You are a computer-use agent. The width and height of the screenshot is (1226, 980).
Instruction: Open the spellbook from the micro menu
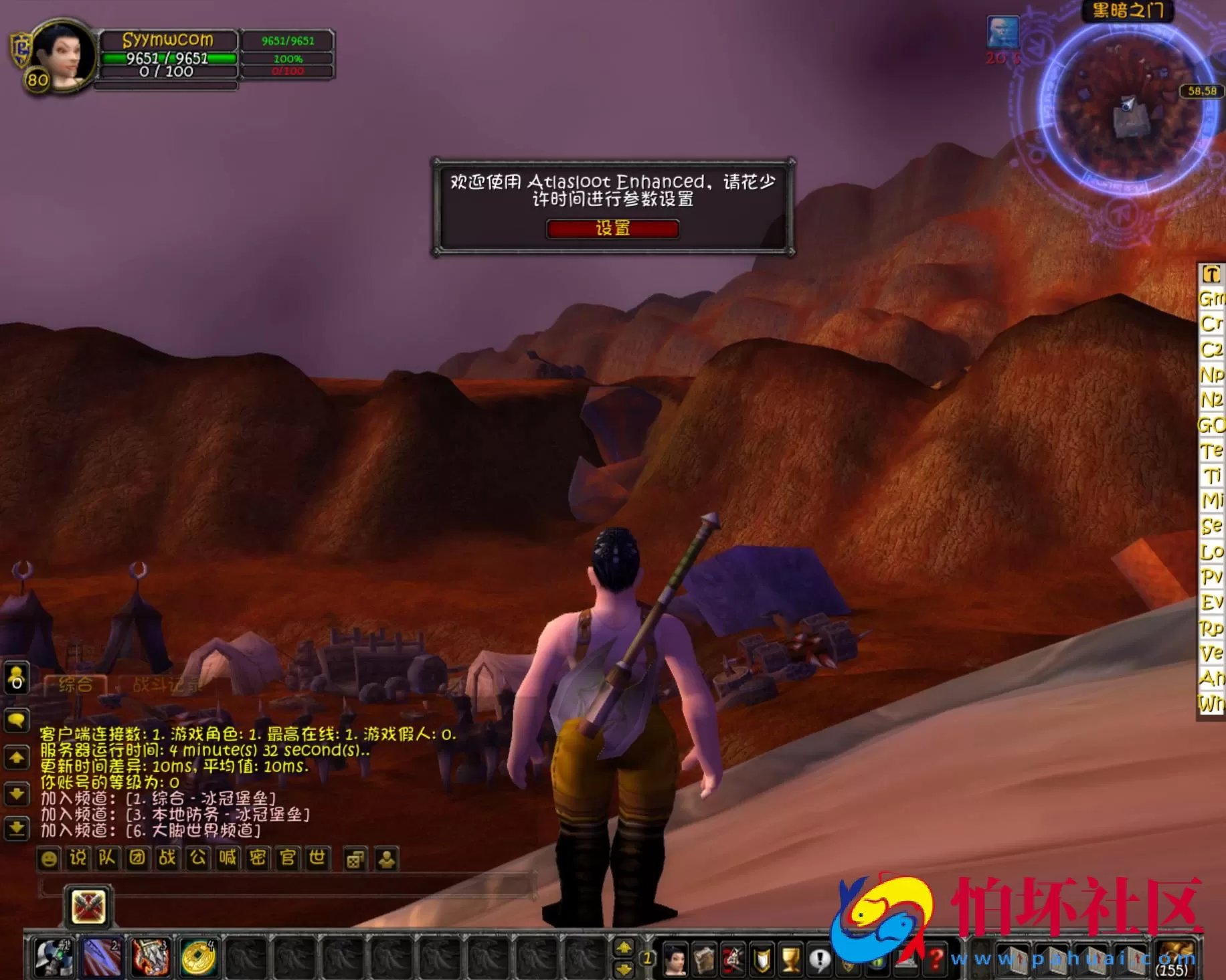coord(705,958)
